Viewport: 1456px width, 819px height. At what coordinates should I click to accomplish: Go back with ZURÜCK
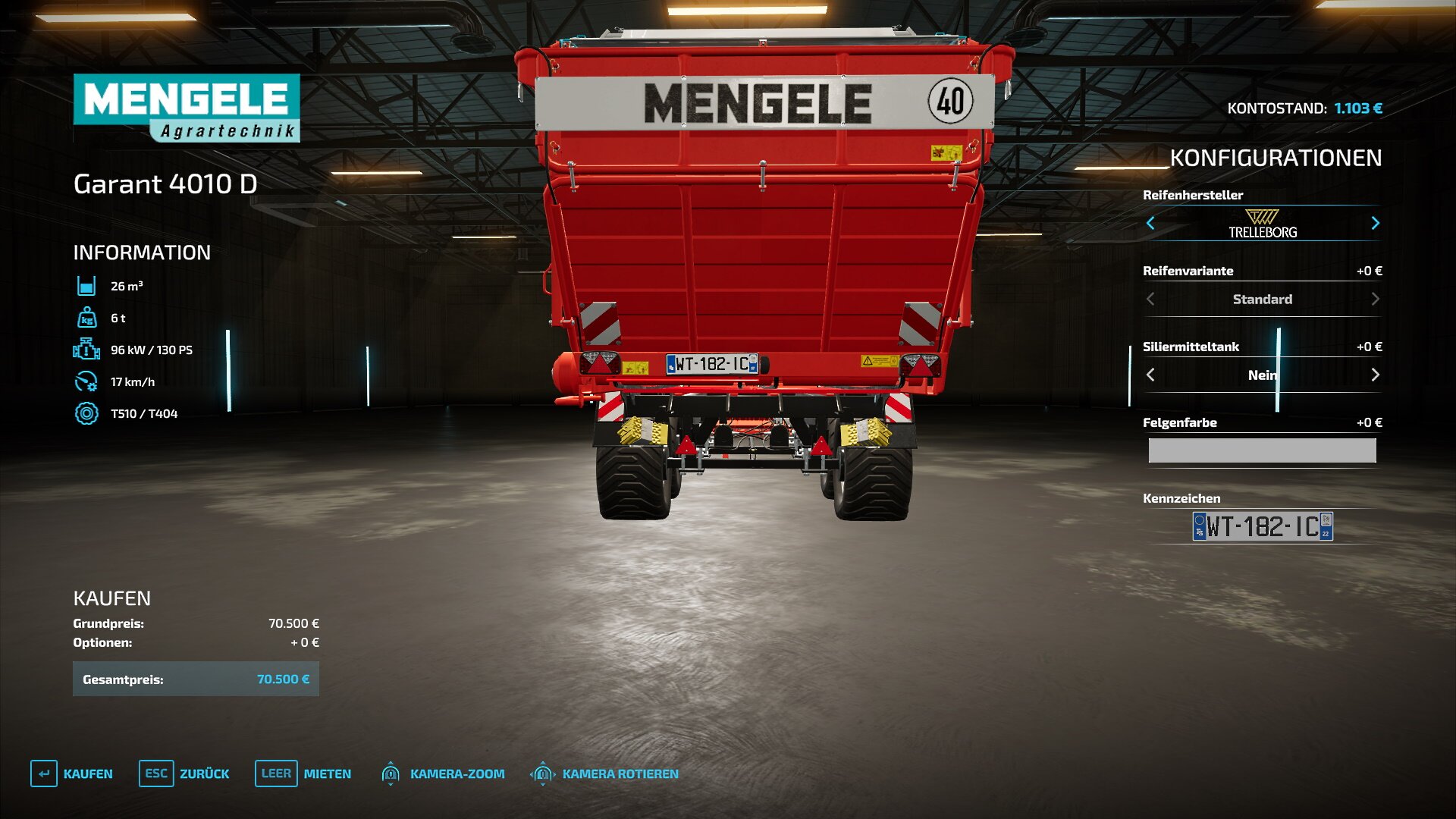pos(184,773)
